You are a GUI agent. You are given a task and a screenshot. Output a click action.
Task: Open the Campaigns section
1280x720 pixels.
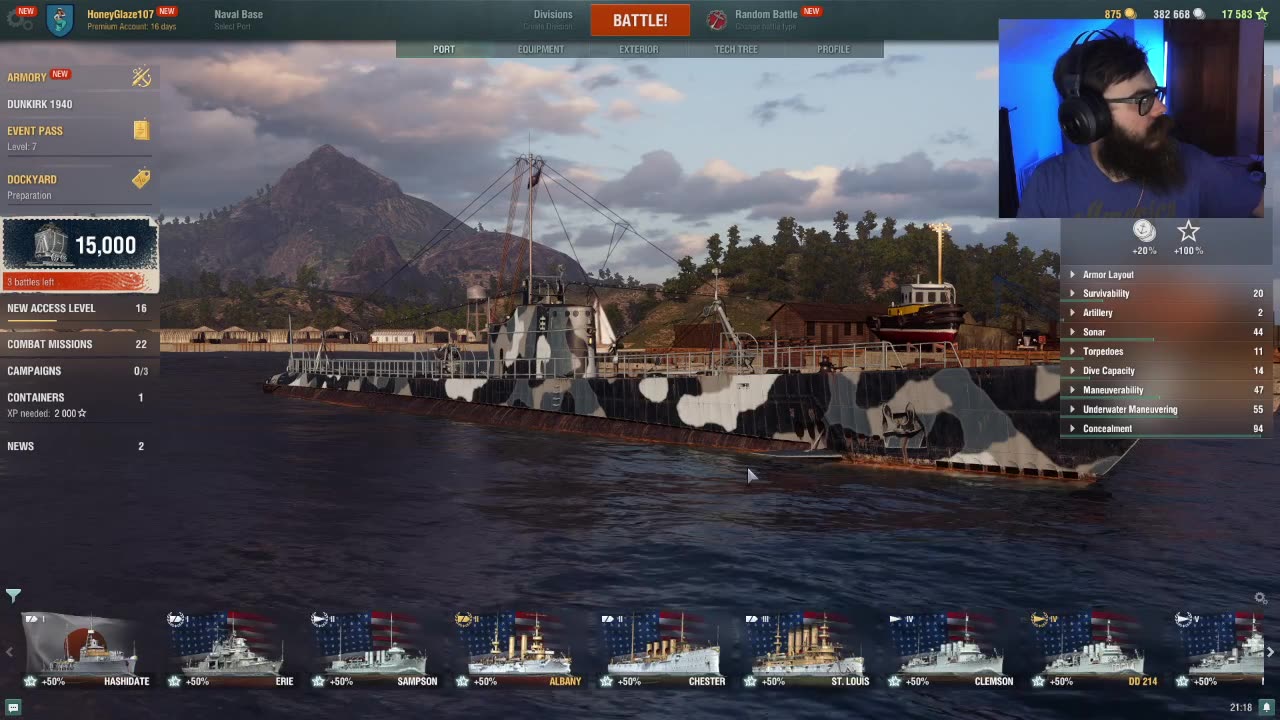[34, 371]
